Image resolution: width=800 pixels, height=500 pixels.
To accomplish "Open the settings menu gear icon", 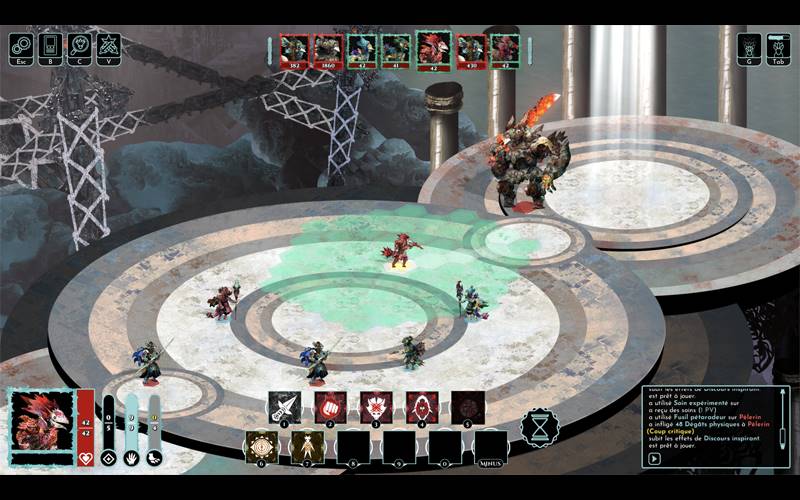I will [21, 46].
